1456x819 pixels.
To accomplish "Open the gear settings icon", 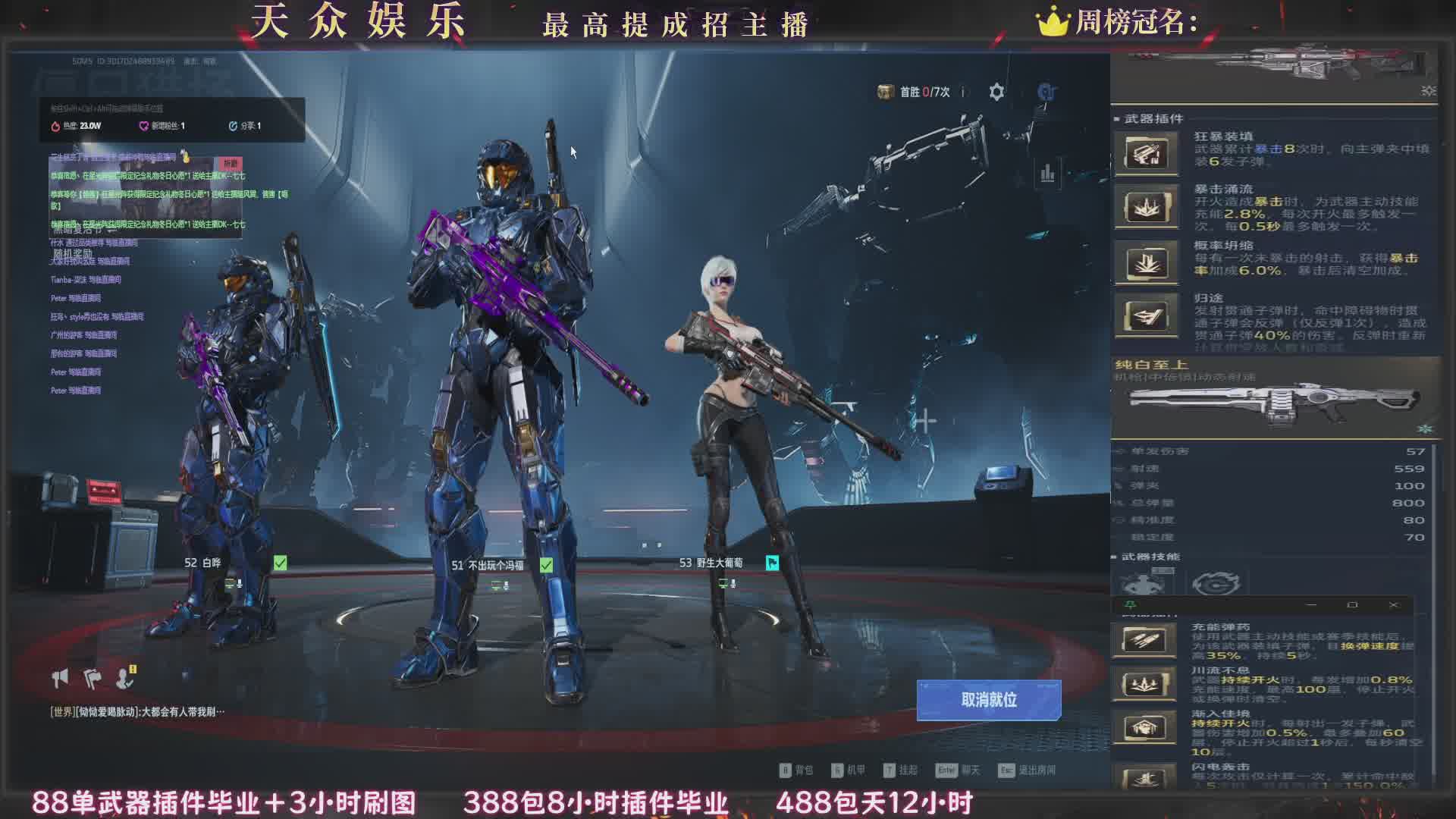I will [x=996, y=93].
